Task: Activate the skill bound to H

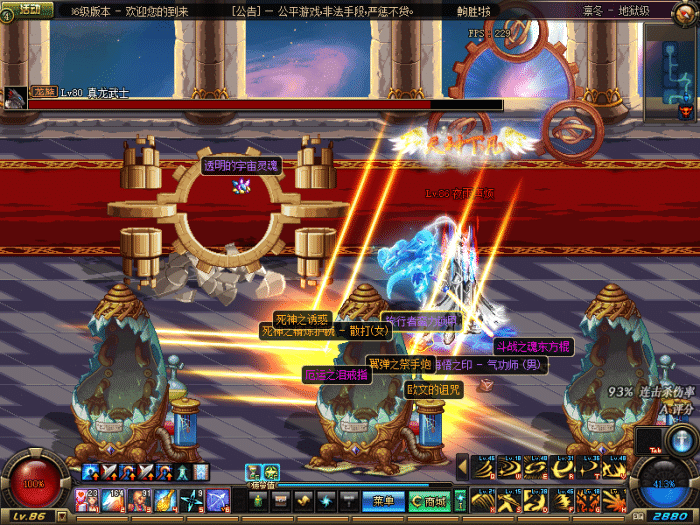Action: (615, 497)
